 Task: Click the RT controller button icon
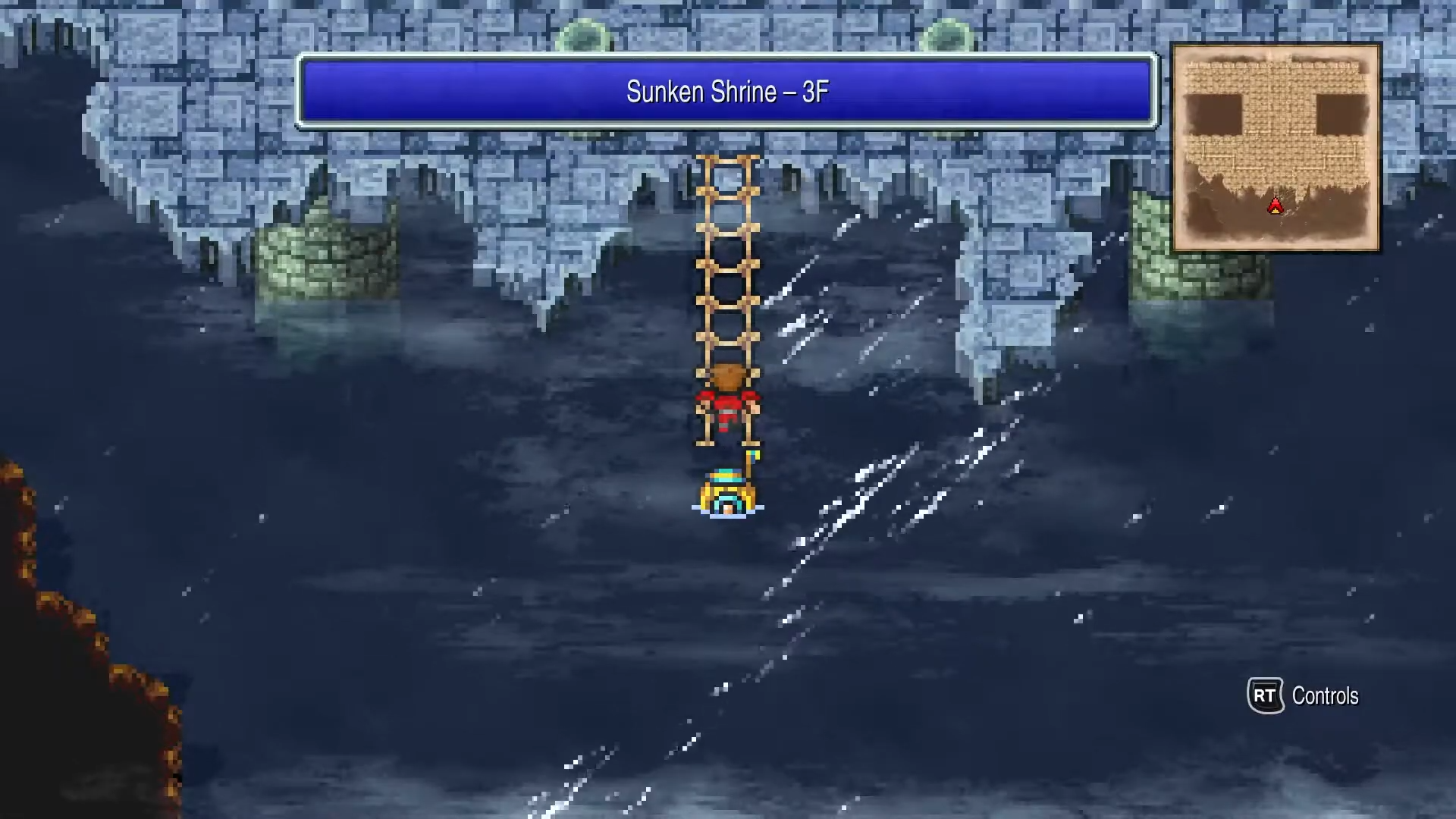(1265, 695)
